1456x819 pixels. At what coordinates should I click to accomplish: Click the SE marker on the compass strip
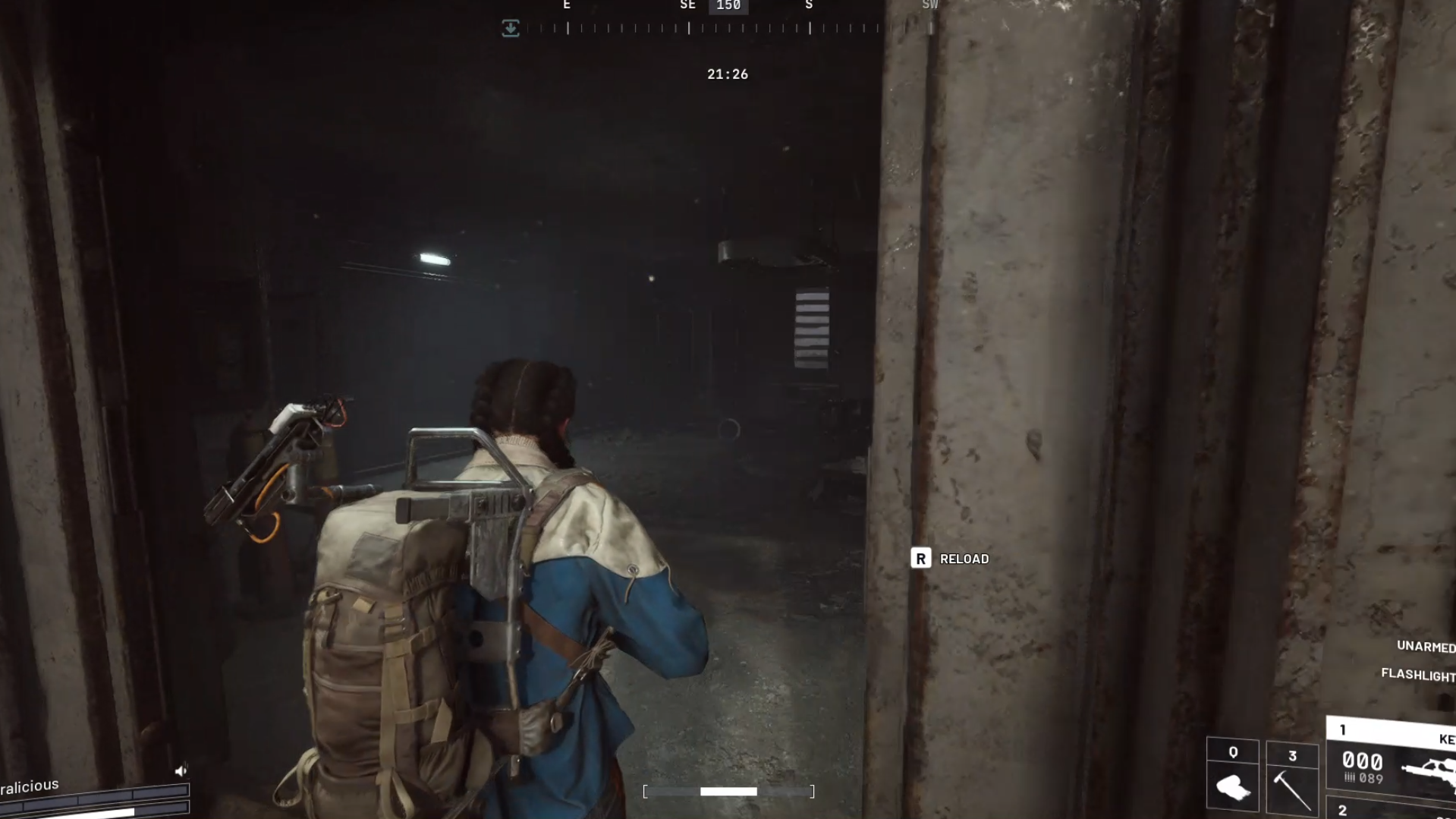tap(687, 5)
